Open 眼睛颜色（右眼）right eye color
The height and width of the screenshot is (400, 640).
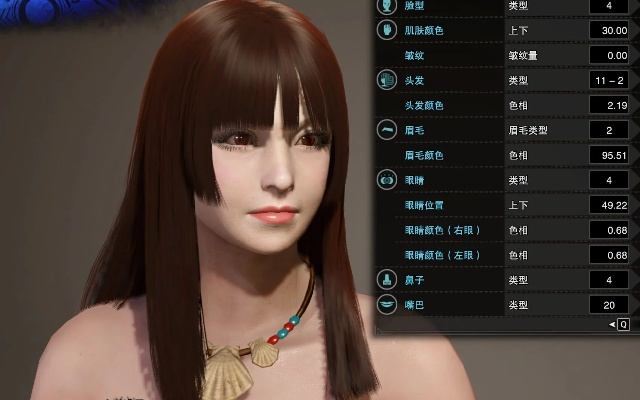pos(443,230)
